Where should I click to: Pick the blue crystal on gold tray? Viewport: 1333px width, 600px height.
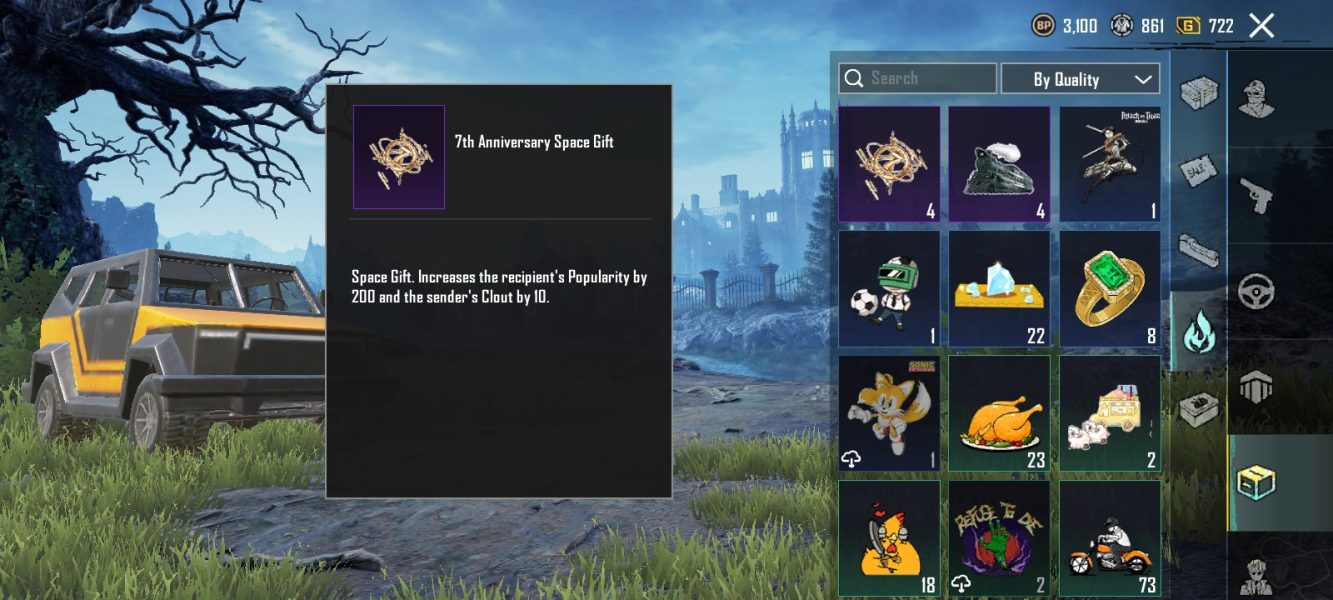999,289
